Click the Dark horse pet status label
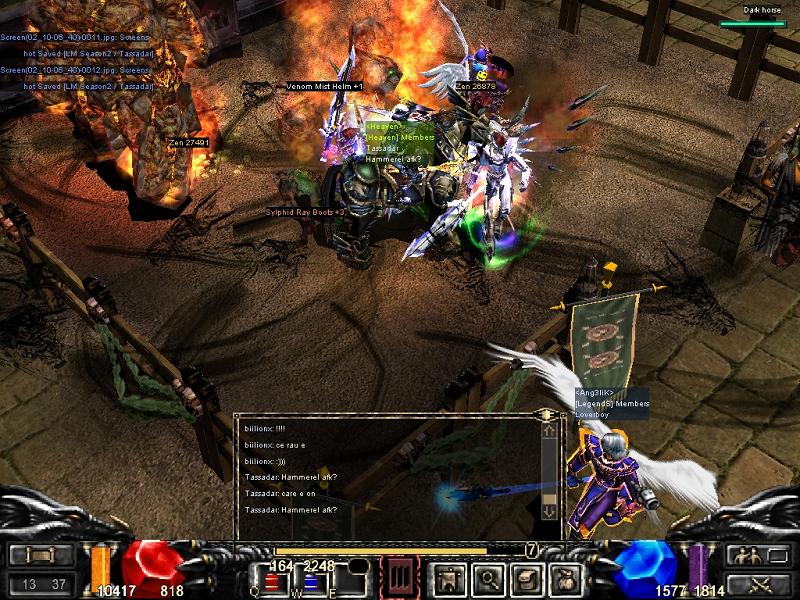 click(x=762, y=11)
